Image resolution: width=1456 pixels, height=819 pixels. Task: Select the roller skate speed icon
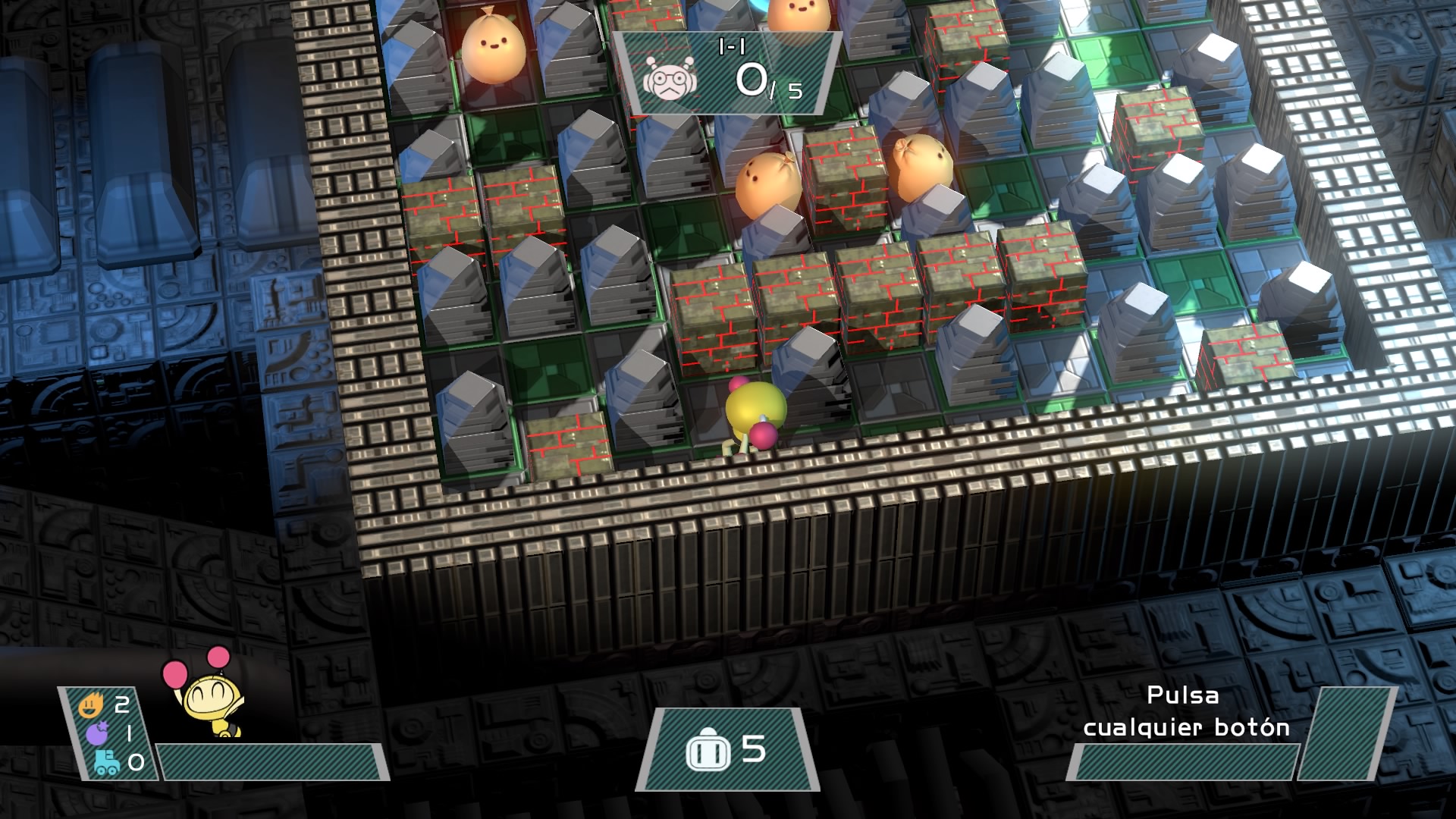(x=107, y=762)
